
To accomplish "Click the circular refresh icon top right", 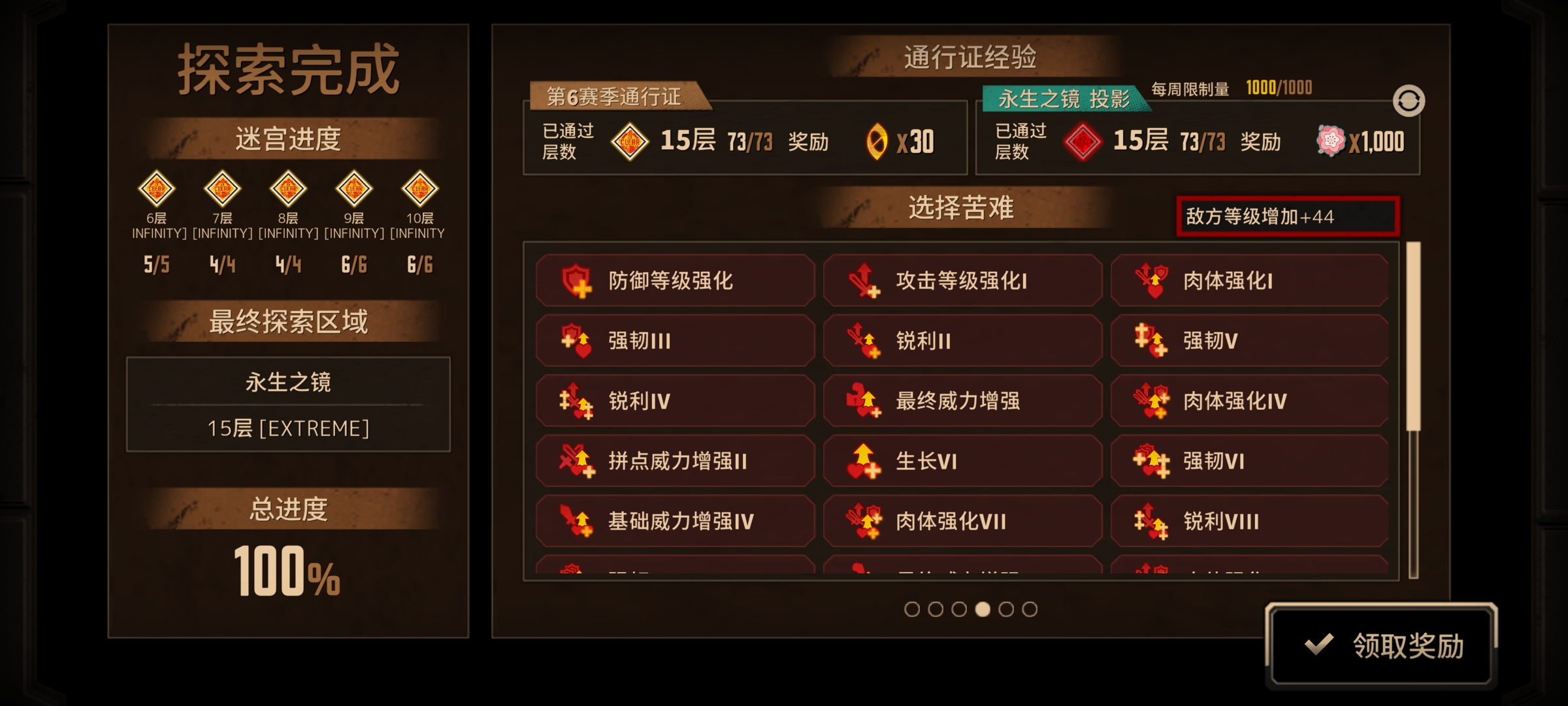I will (1410, 100).
